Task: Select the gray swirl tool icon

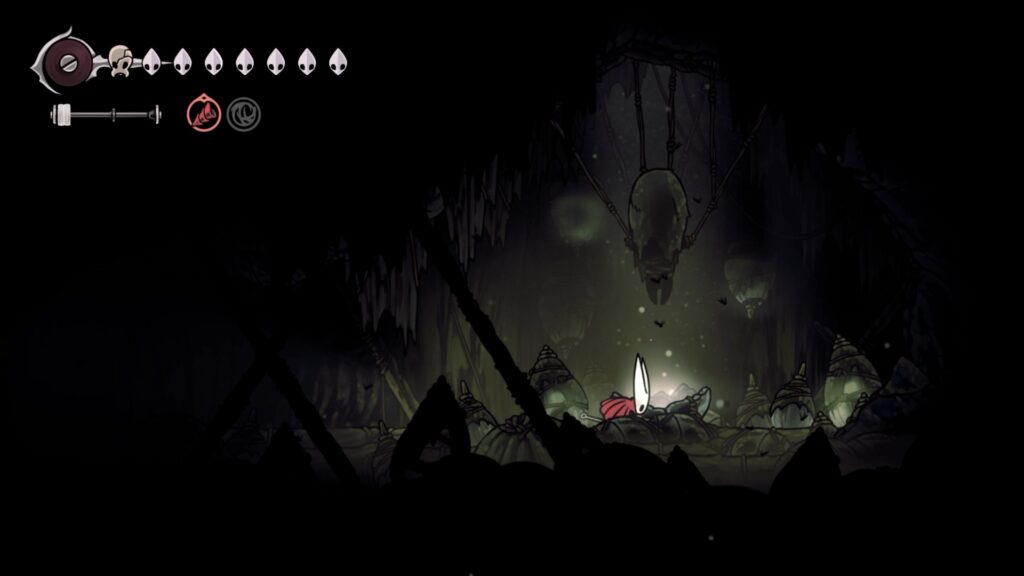Action: (x=243, y=115)
